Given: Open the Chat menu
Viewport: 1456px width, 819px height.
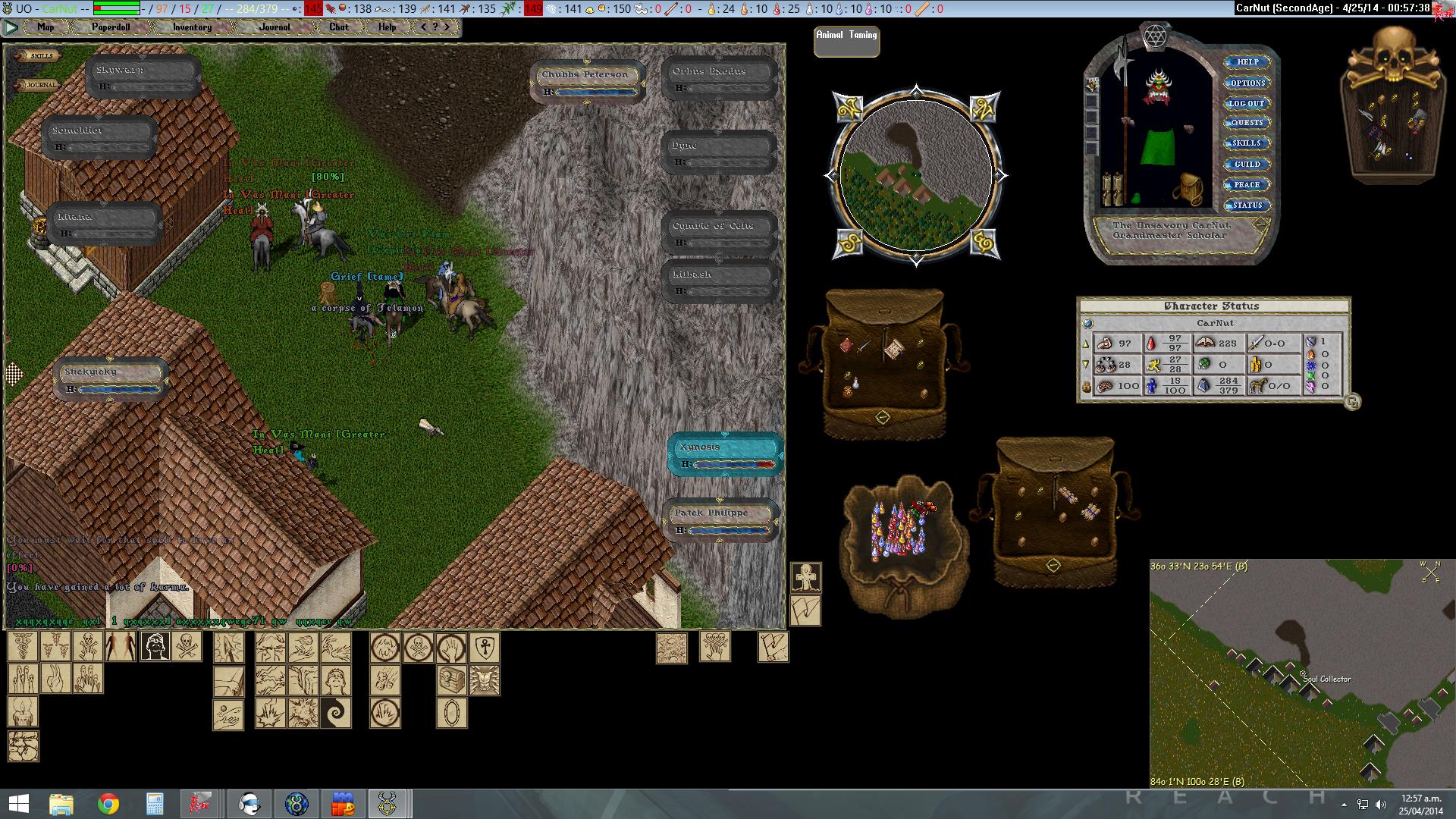Looking at the screenshot, I should [x=339, y=27].
